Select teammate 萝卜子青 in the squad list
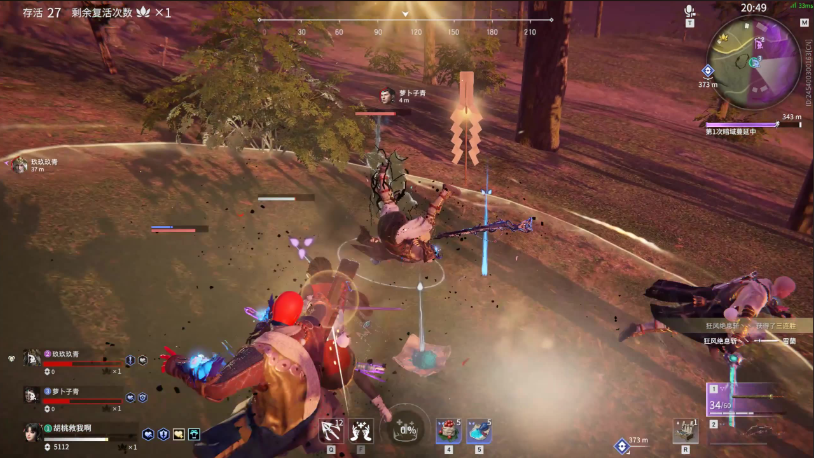 pos(32,394)
